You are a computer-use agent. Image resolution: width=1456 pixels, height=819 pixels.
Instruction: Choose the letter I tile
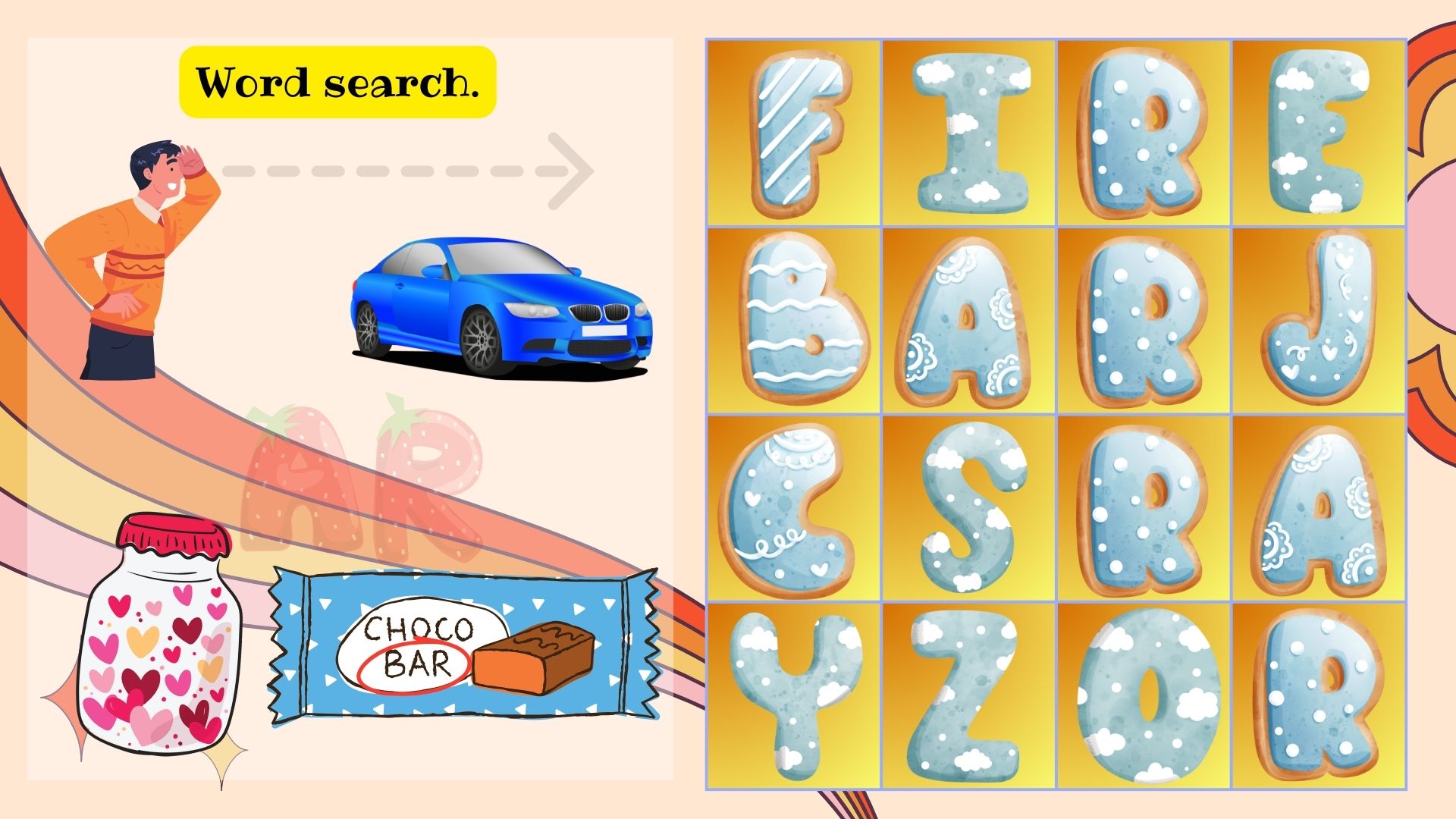[969, 133]
